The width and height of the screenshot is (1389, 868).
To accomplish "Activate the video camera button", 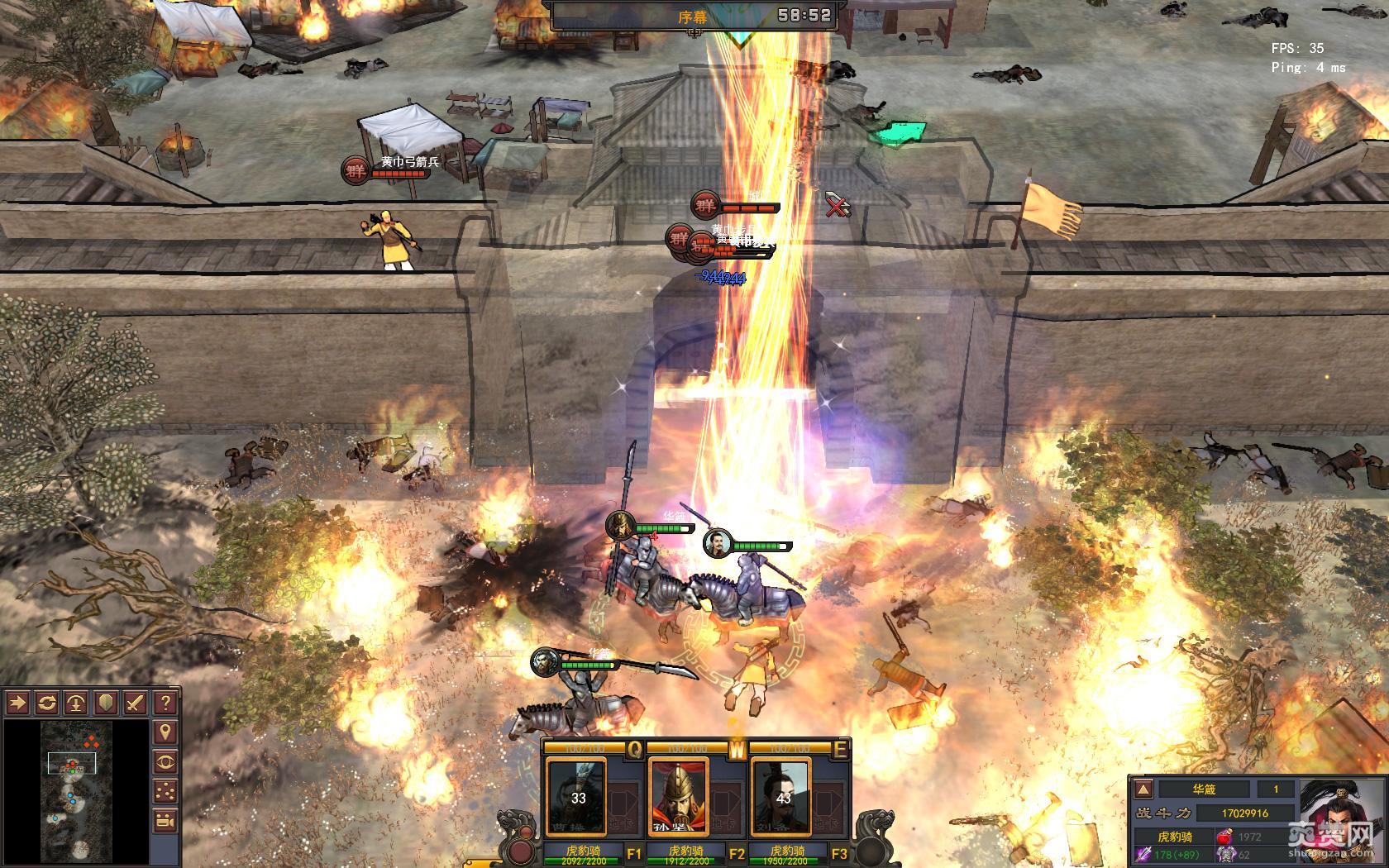I will click(165, 821).
